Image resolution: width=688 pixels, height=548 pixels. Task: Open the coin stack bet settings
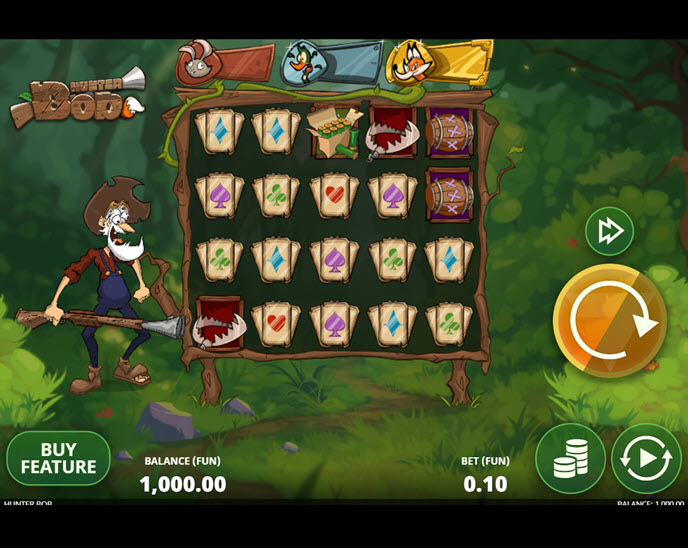570,459
